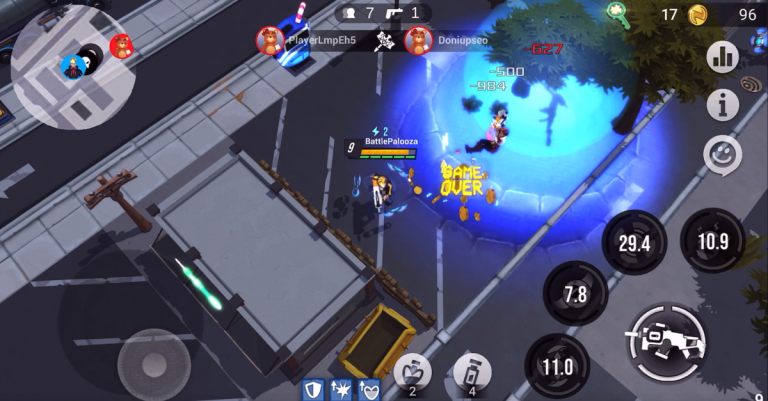The height and width of the screenshot is (401, 768).
Task: Use the heart potion item with count 2
Action: (x=412, y=374)
